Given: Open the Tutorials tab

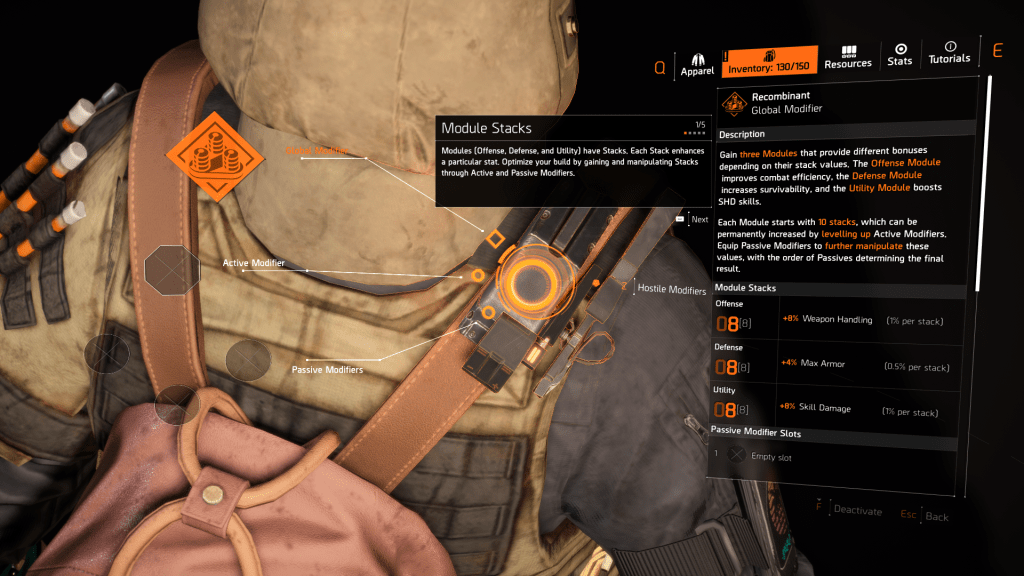Looking at the screenshot, I should coord(949,53).
